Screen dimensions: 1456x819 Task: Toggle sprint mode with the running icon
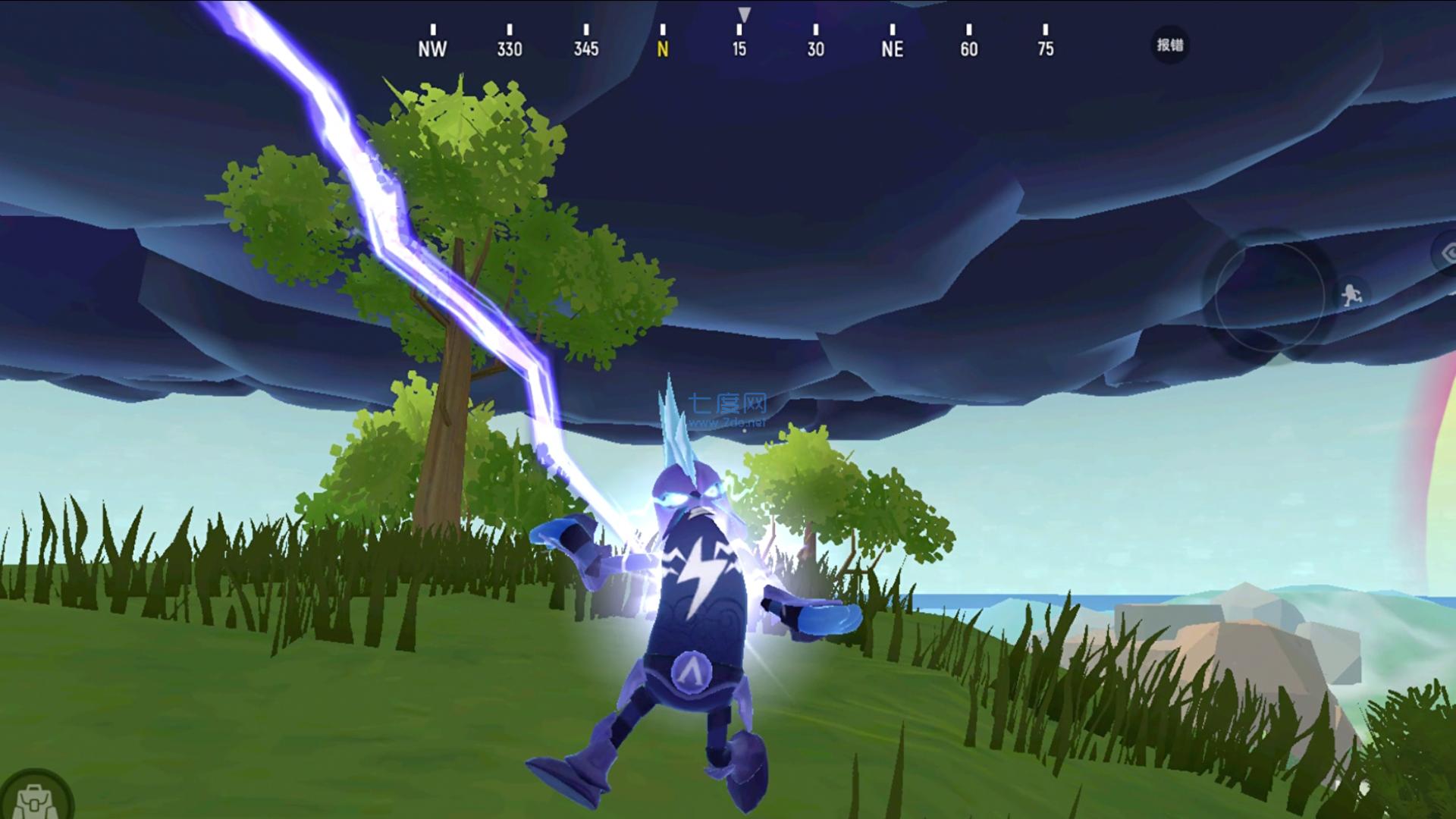click(1351, 293)
